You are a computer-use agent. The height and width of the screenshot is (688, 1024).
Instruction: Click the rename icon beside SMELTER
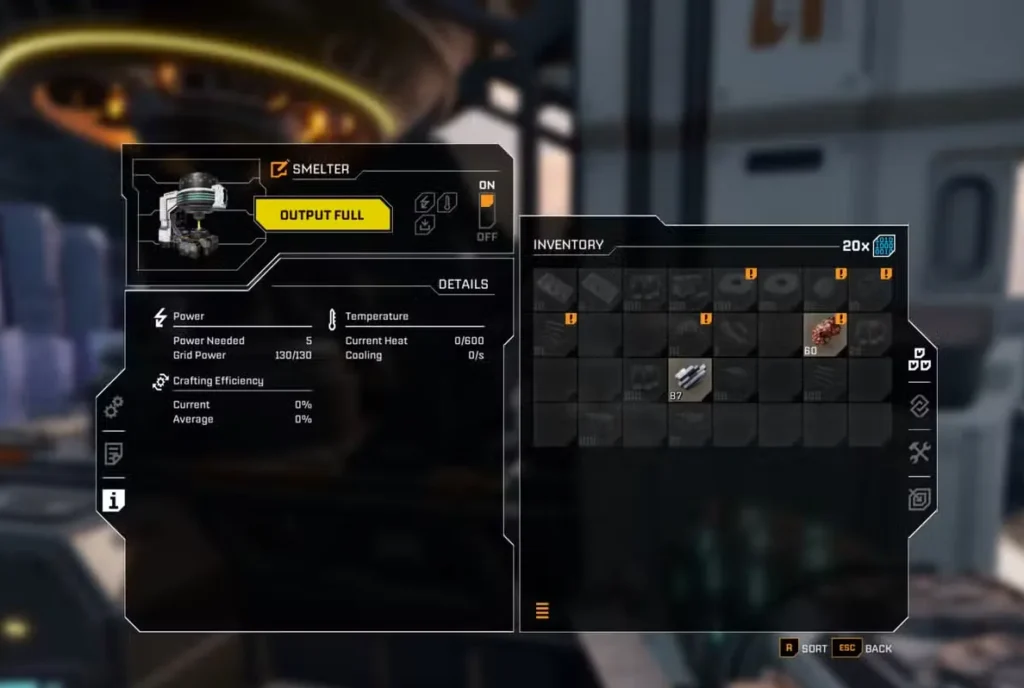[x=279, y=169]
